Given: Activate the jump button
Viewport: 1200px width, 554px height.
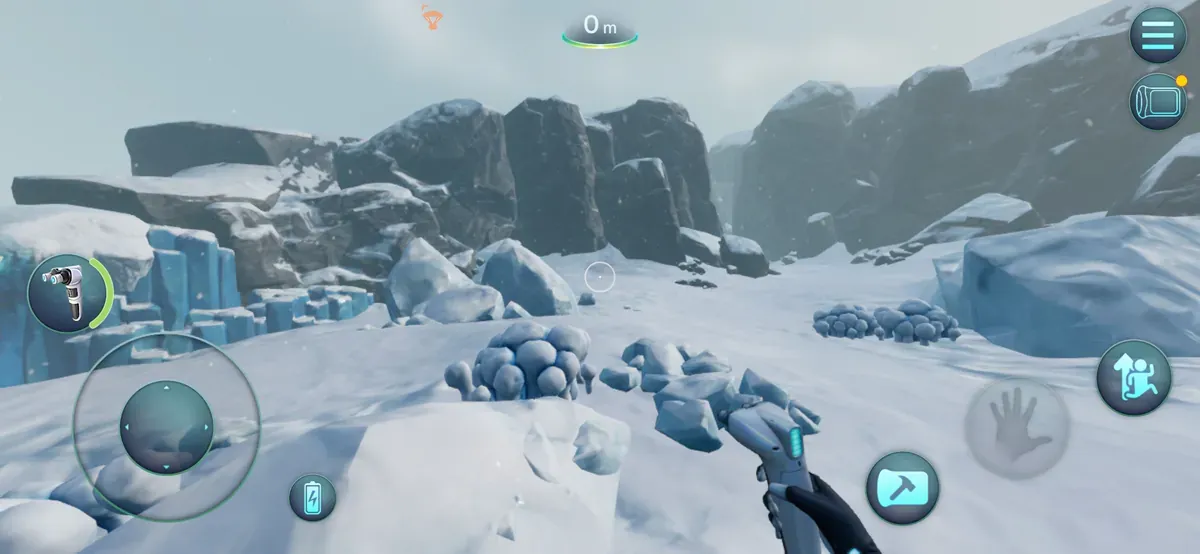Looking at the screenshot, I should (1133, 377).
